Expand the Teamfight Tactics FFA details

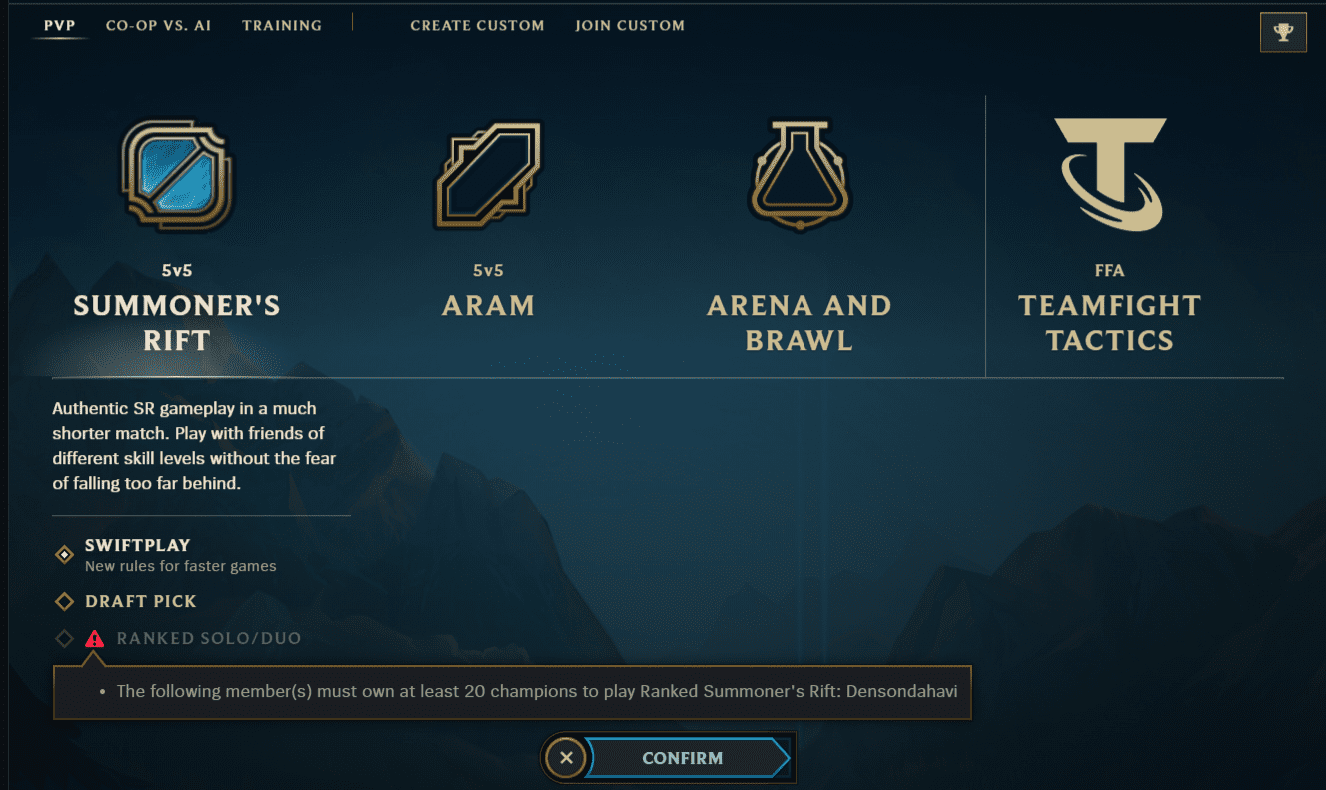1110,322
